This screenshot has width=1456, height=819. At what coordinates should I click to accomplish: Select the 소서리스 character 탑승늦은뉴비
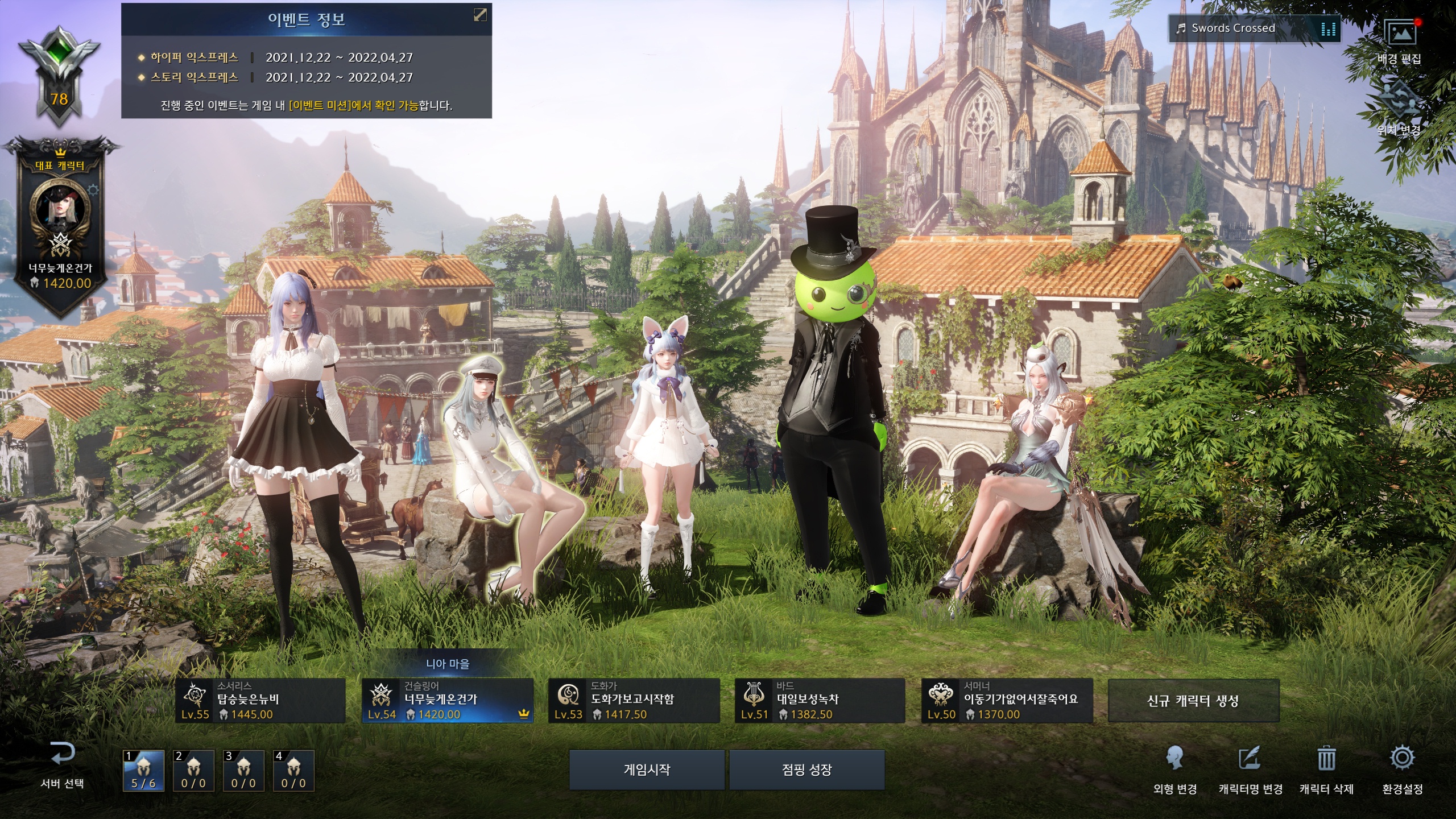click(x=260, y=701)
